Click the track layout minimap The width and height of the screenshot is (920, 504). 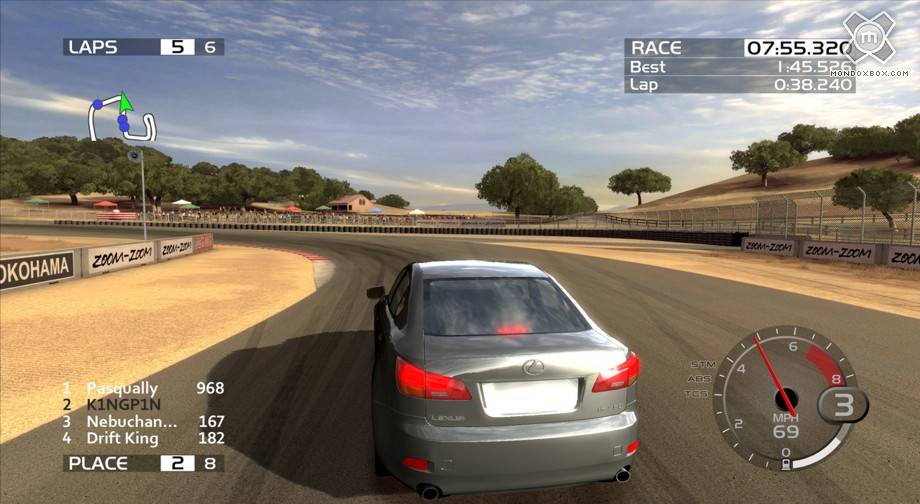122,120
